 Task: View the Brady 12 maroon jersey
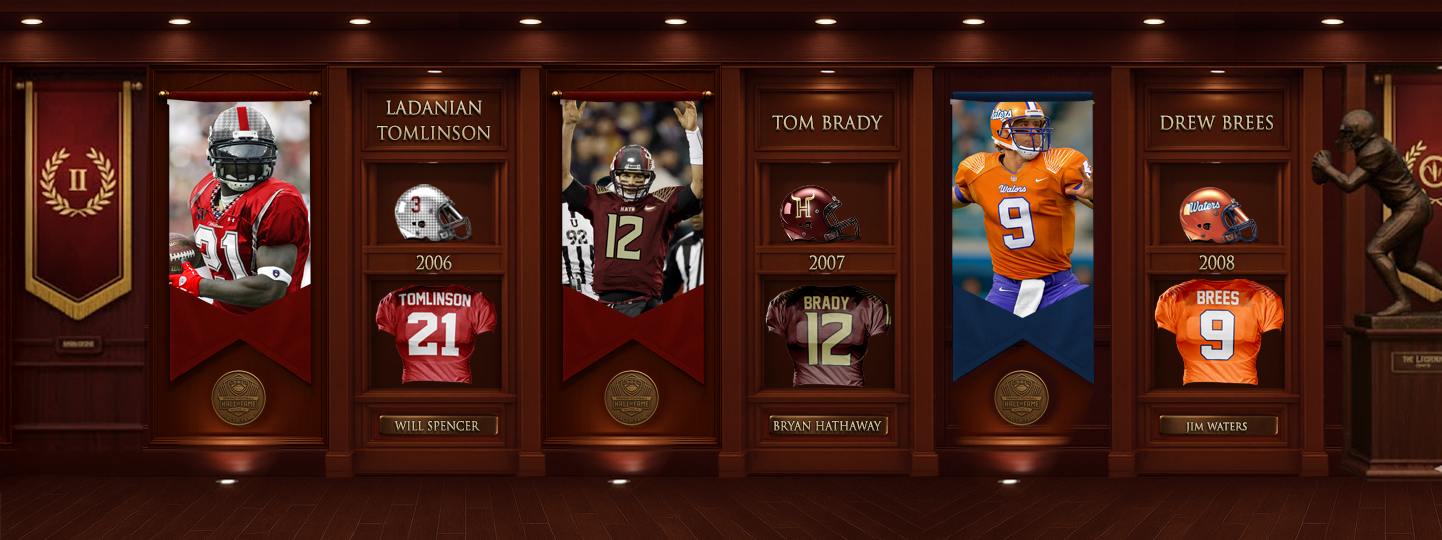(x=827, y=336)
